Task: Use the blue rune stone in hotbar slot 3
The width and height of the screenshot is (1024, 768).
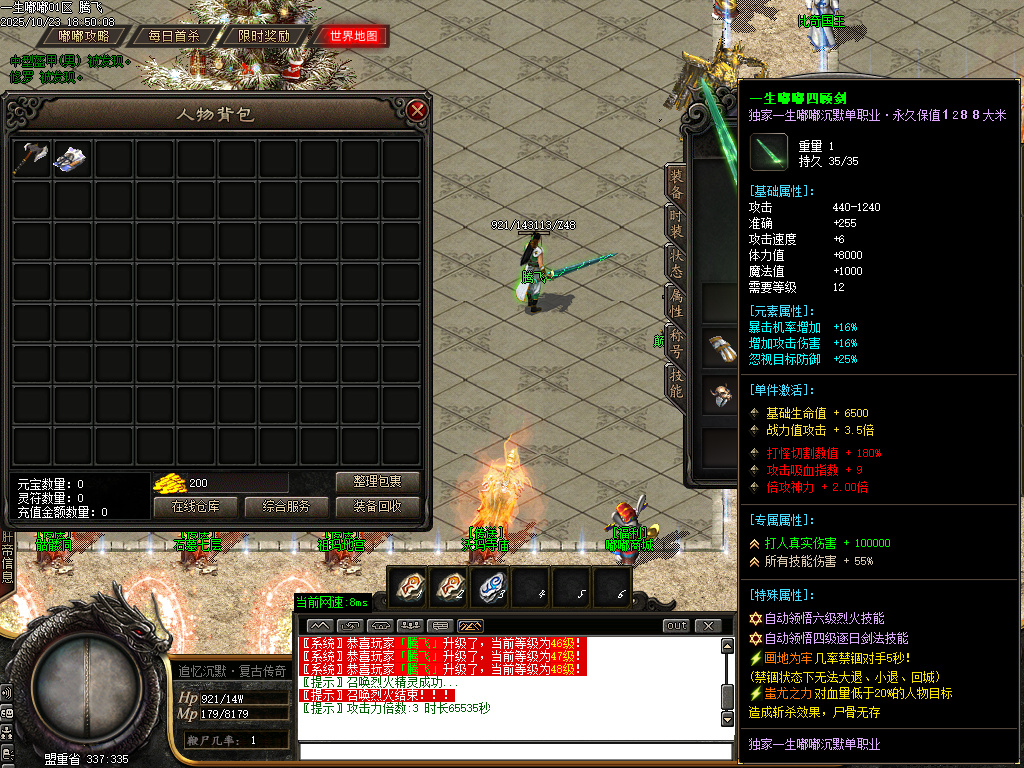Action: pos(492,587)
